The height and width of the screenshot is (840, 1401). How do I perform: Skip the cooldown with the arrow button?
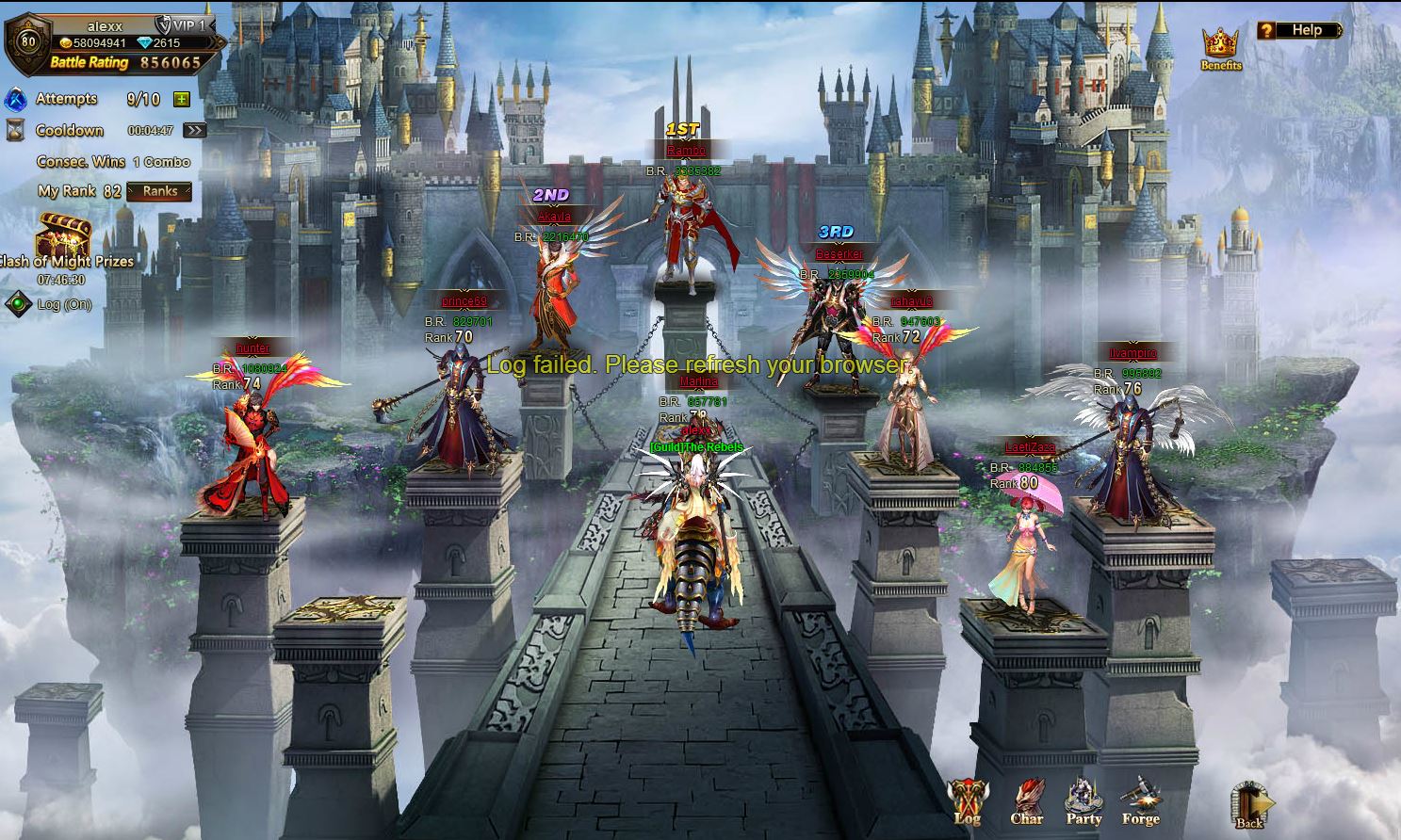click(x=194, y=131)
